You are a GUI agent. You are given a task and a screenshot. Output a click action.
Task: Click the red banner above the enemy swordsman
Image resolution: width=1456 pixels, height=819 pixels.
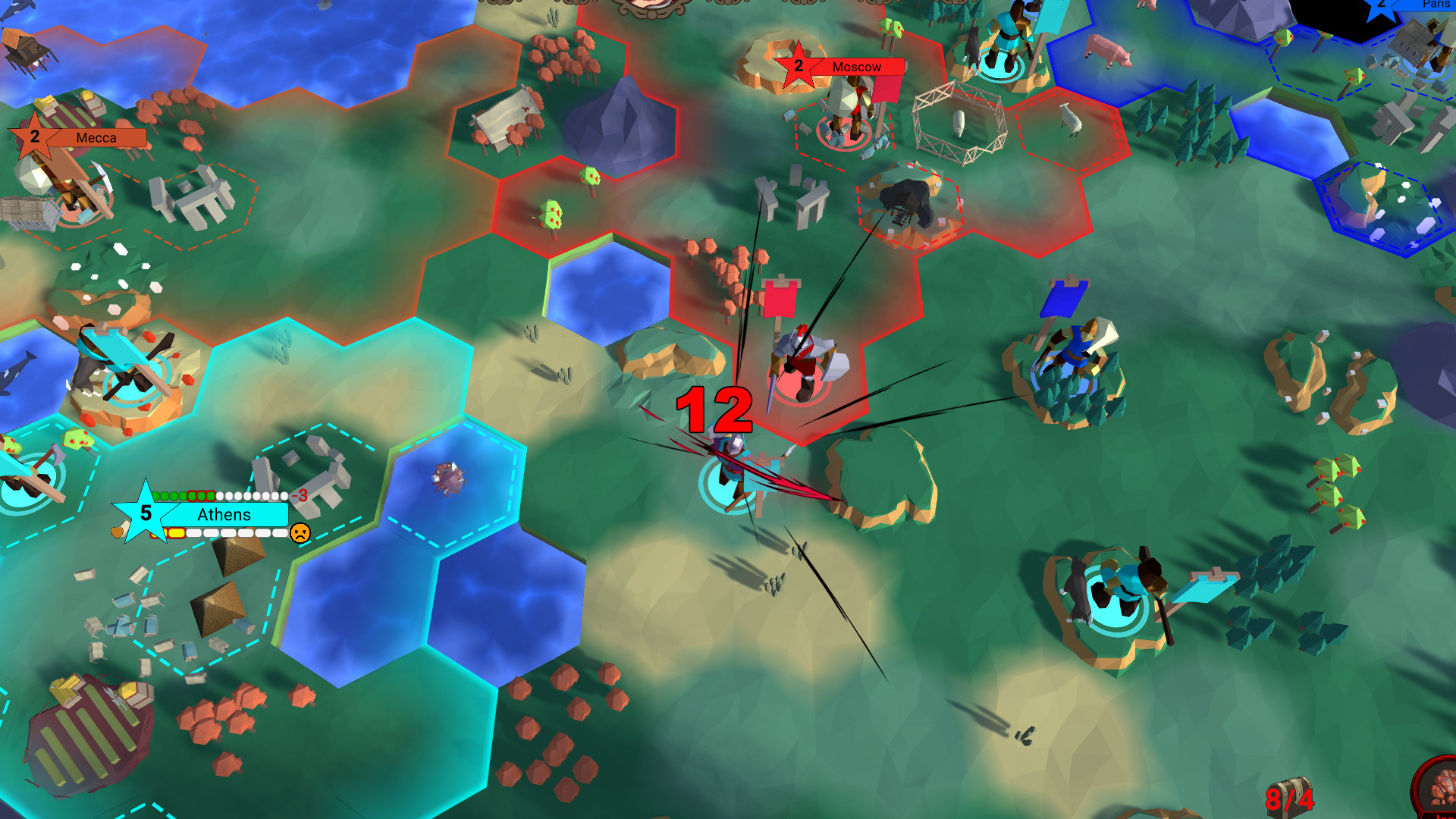pyautogui.click(x=781, y=298)
